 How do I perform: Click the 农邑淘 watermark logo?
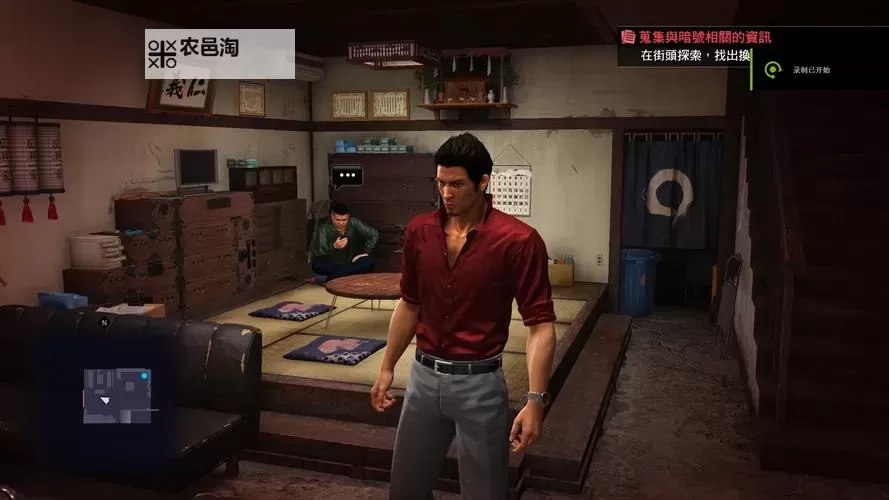219,53
